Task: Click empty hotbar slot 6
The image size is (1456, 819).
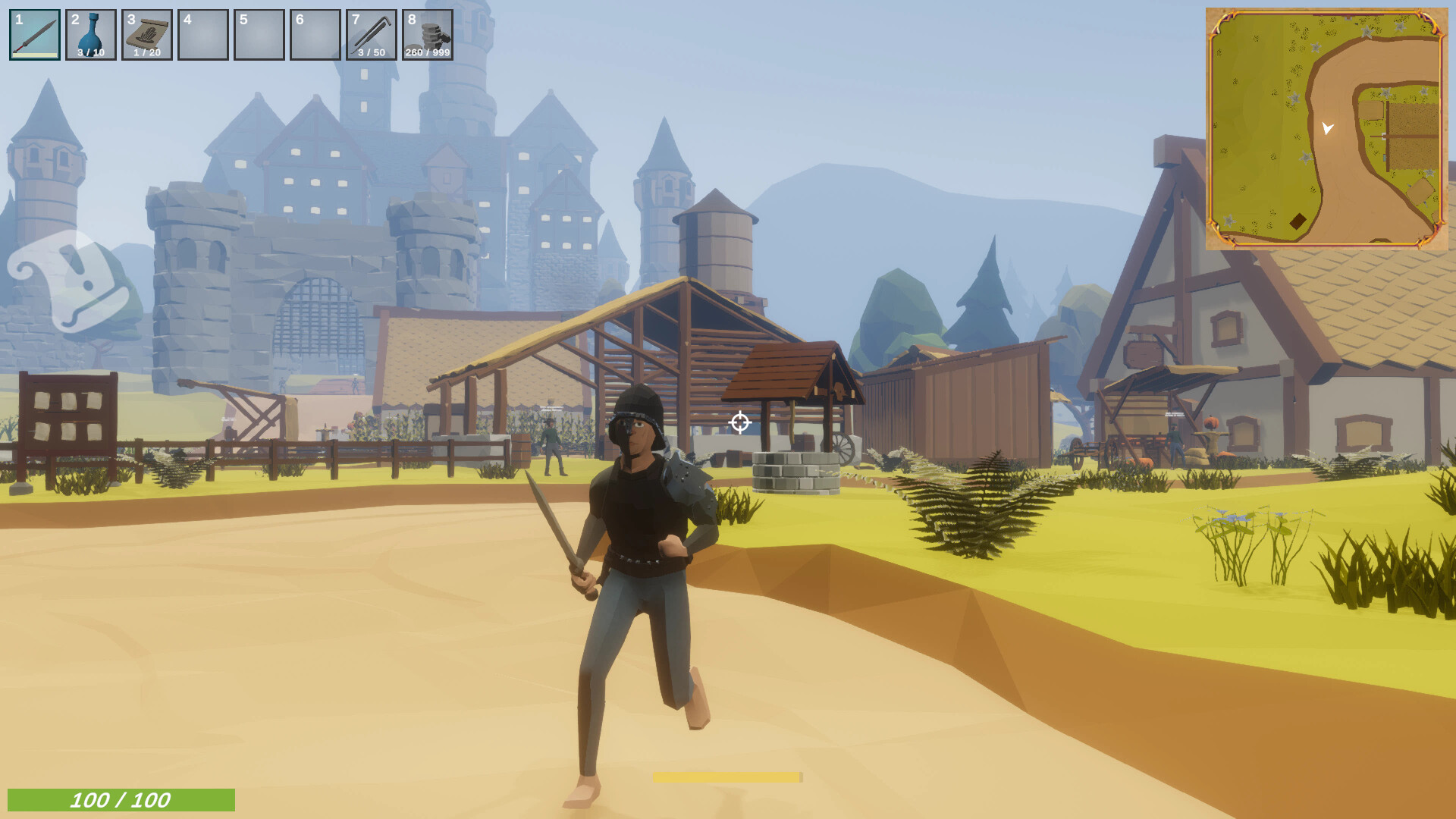Action: [315, 34]
